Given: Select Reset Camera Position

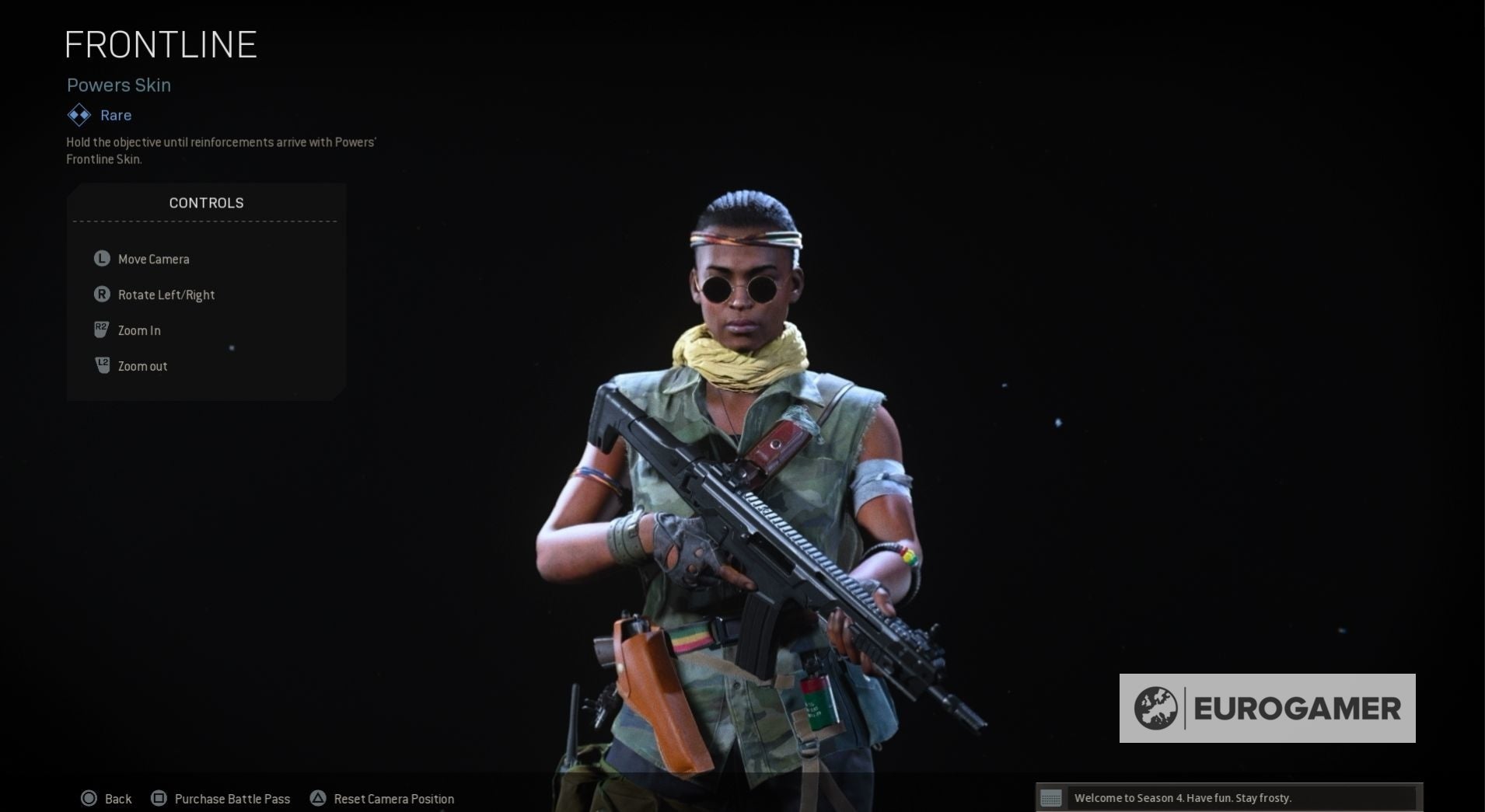Looking at the screenshot, I should [x=393, y=798].
